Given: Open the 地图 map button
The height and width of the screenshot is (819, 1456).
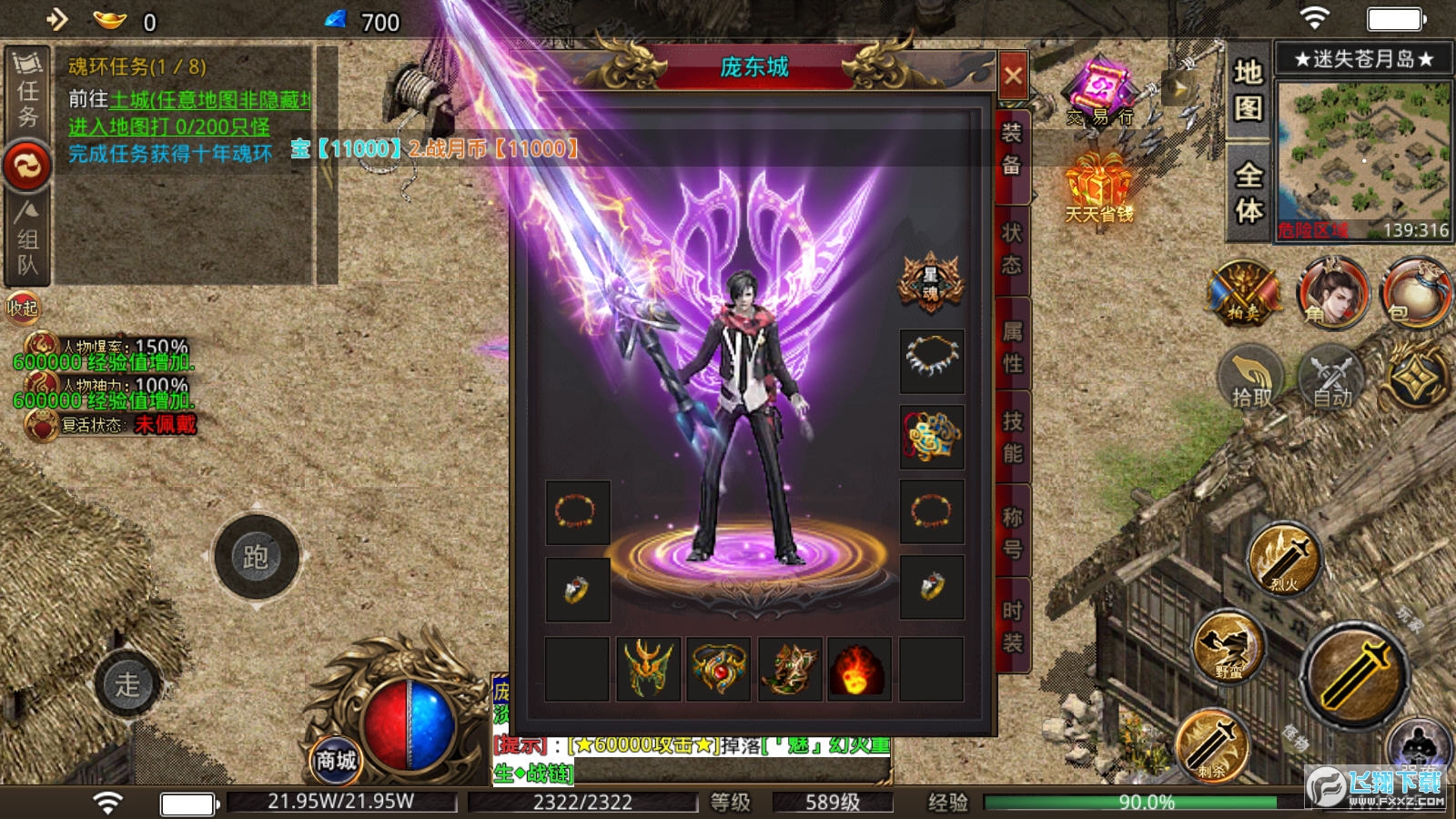Looking at the screenshot, I should click(1249, 89).
